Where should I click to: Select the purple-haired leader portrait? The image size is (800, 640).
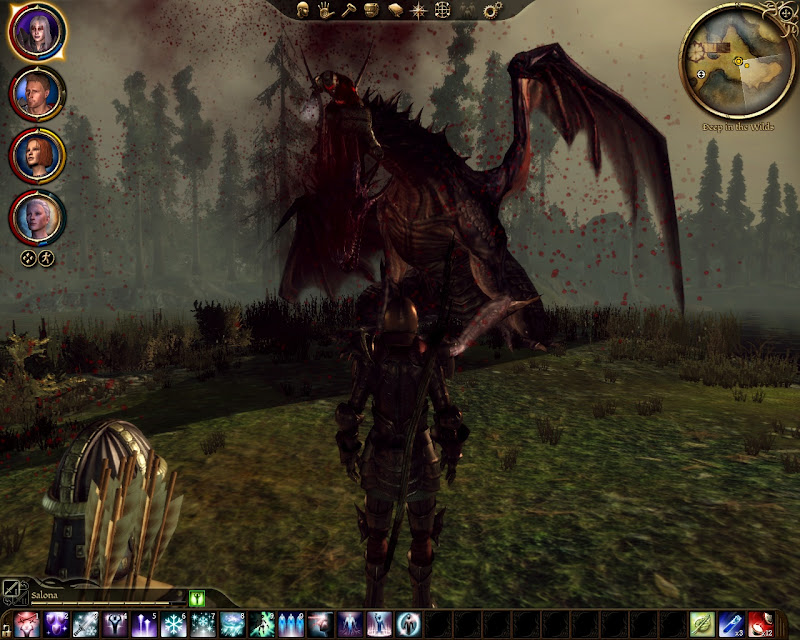pos(37,32)
